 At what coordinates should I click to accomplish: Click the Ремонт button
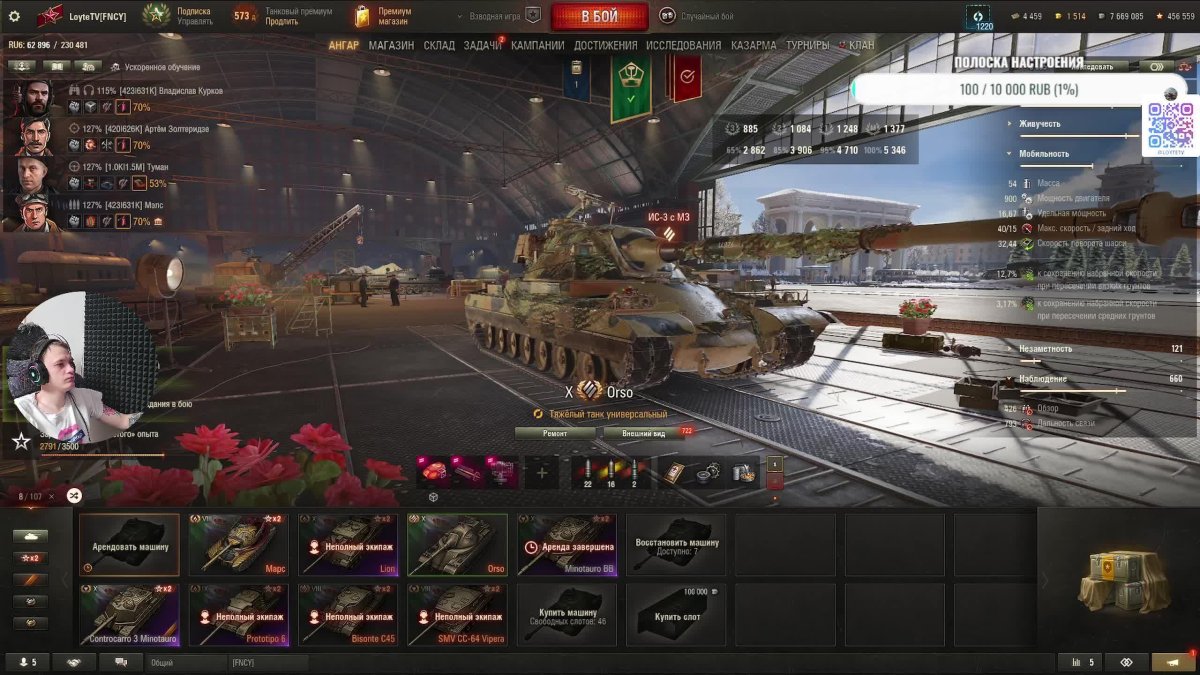pyautogui.click(x=555, y=433)
